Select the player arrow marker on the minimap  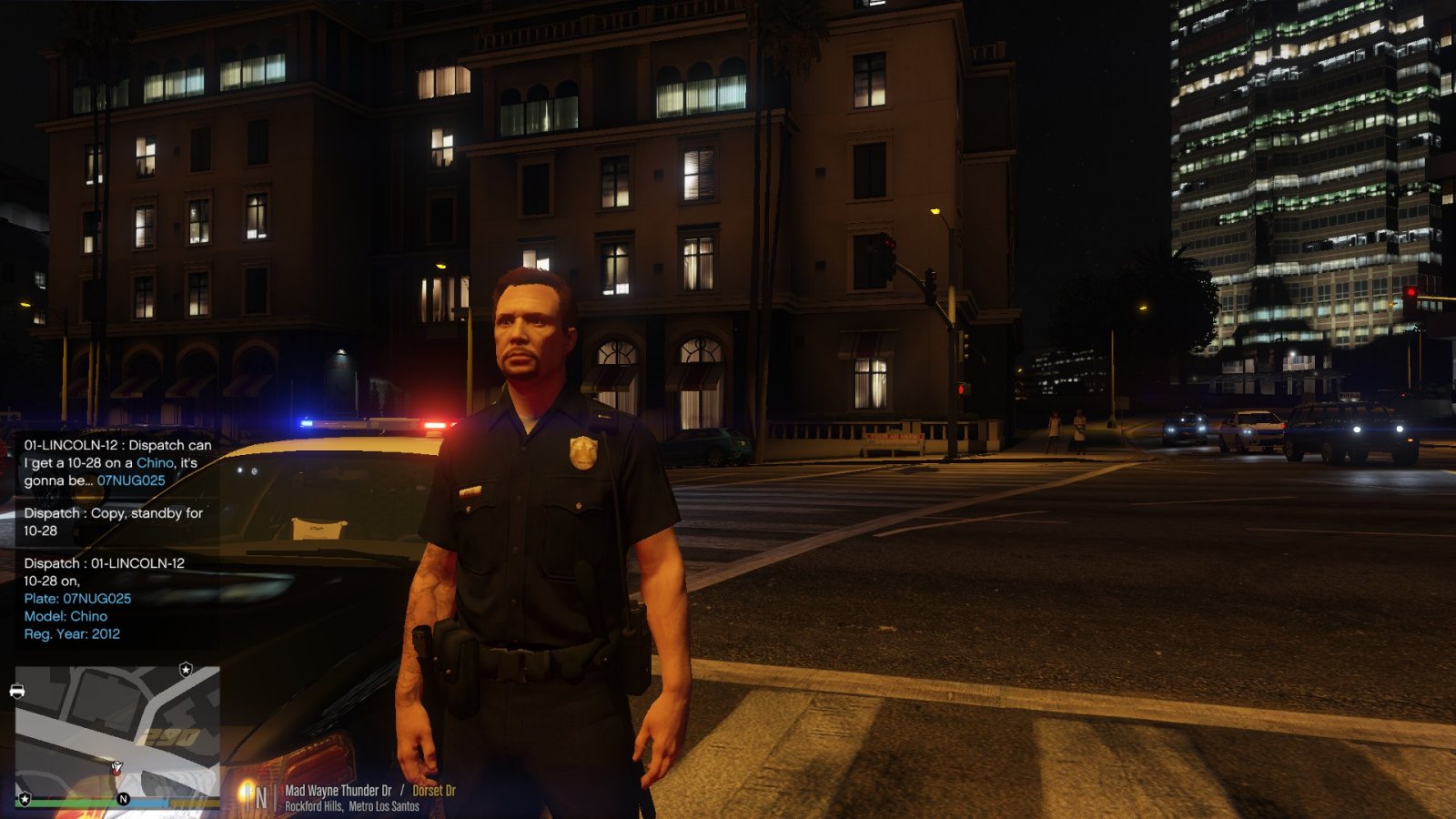tap(116, 769)
